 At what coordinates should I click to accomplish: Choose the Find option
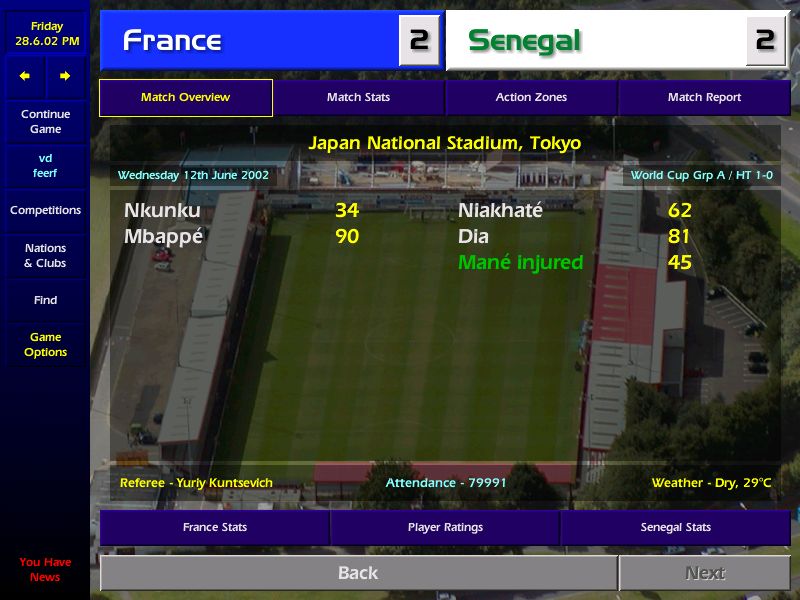coord(45,300)
